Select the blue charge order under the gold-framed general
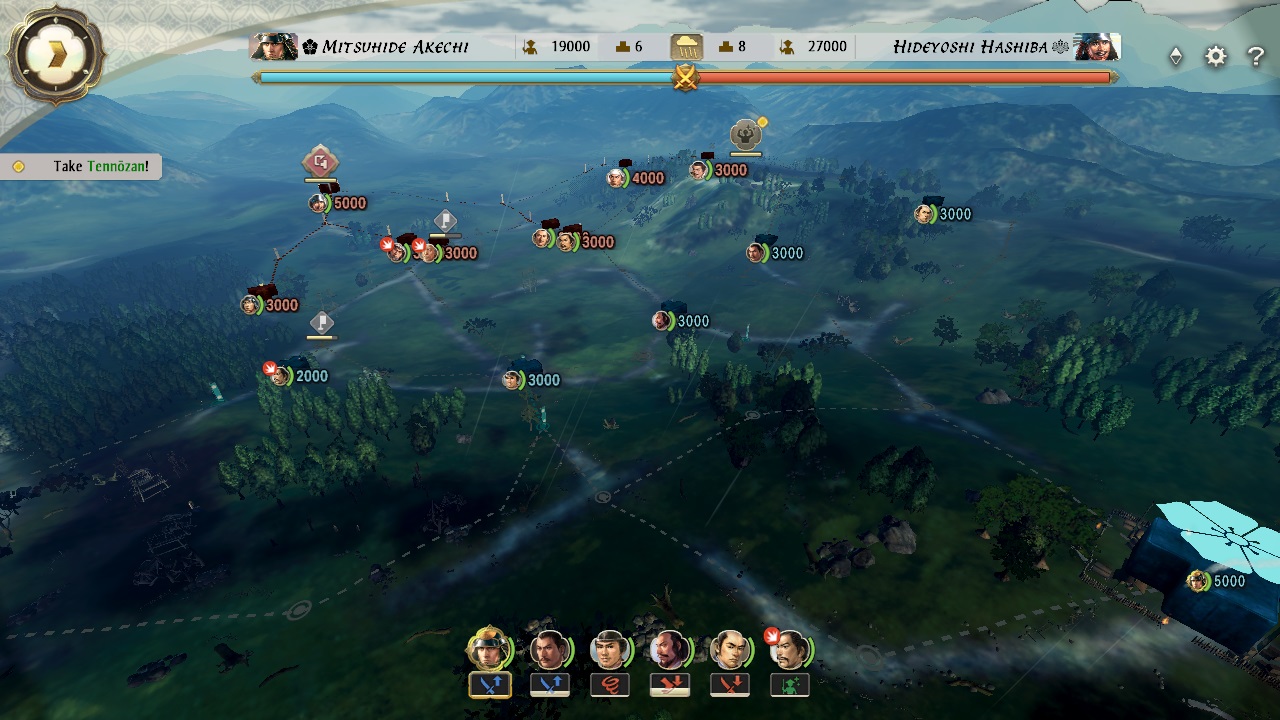Image resolution: width=1280 pixels, height=720 pixels. pyautogui.click(x=489, y=686)
